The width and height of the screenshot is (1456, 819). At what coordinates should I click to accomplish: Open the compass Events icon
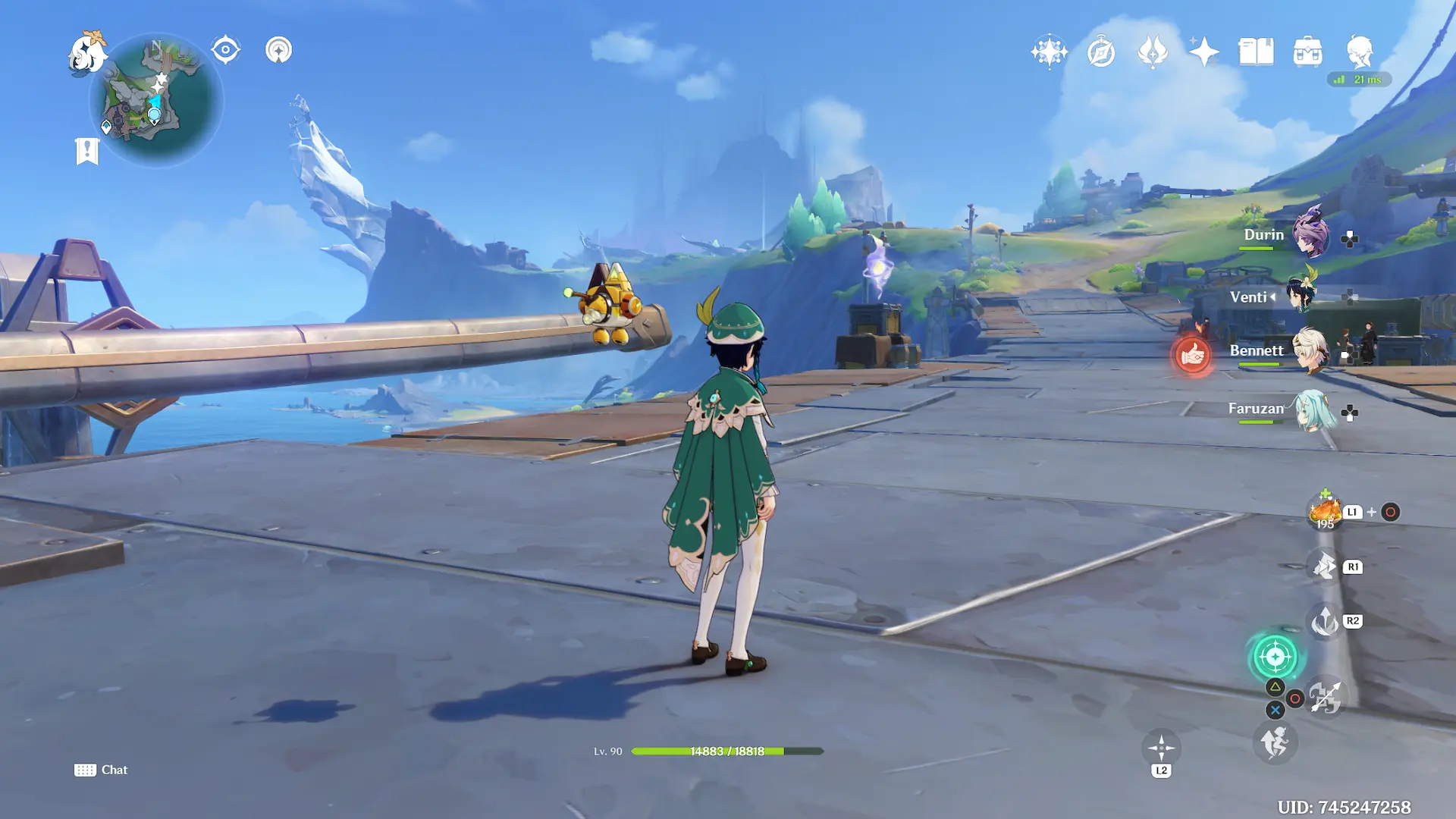(x=1100, y=52)
